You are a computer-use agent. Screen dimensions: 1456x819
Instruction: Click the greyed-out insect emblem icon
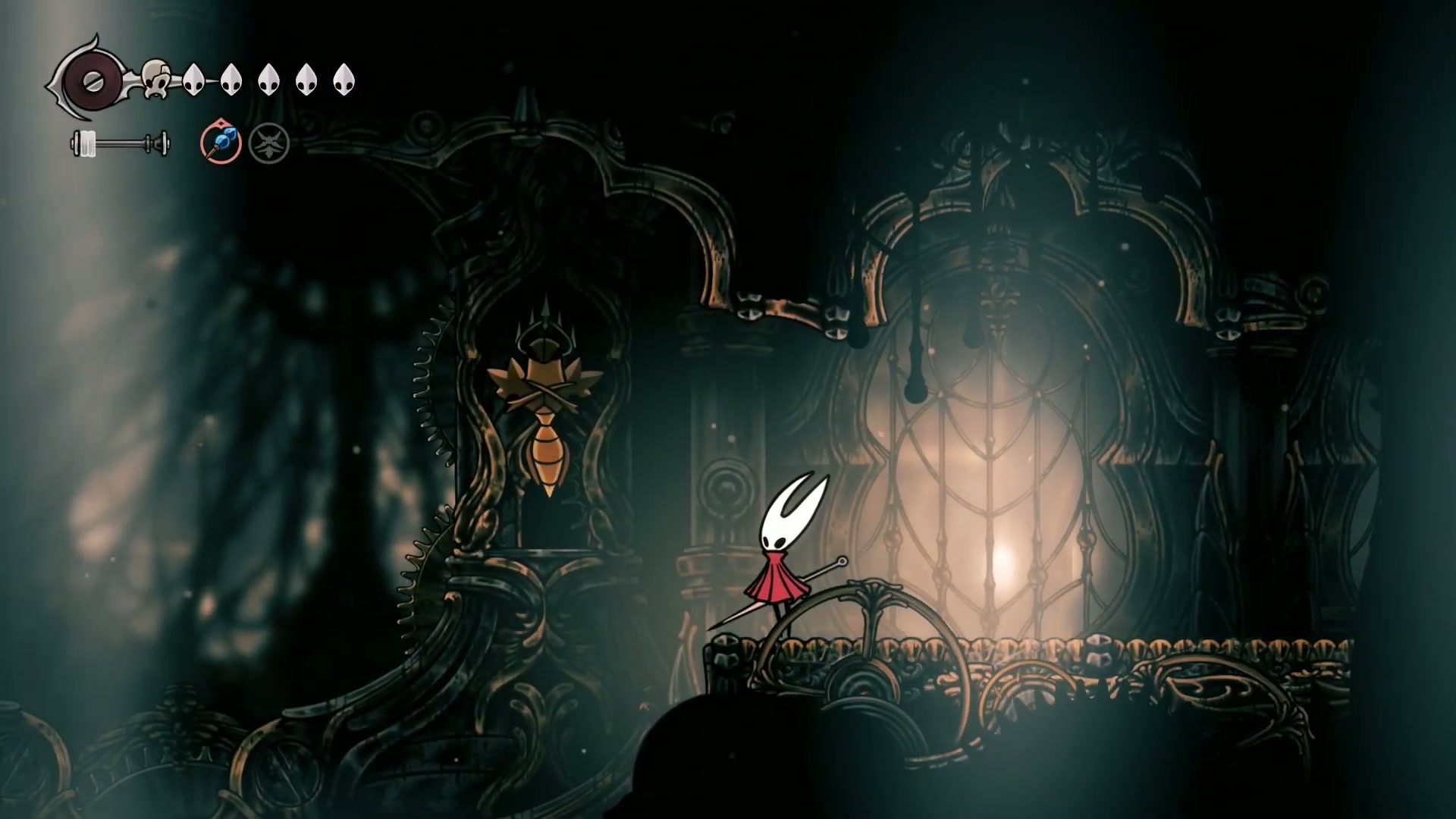pyautogui.click(x=268, y=143)
